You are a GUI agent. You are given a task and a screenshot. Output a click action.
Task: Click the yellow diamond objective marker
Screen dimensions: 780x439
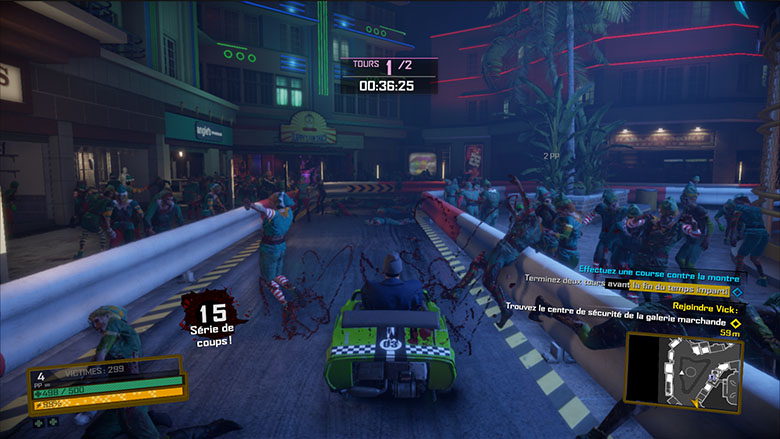735,323
